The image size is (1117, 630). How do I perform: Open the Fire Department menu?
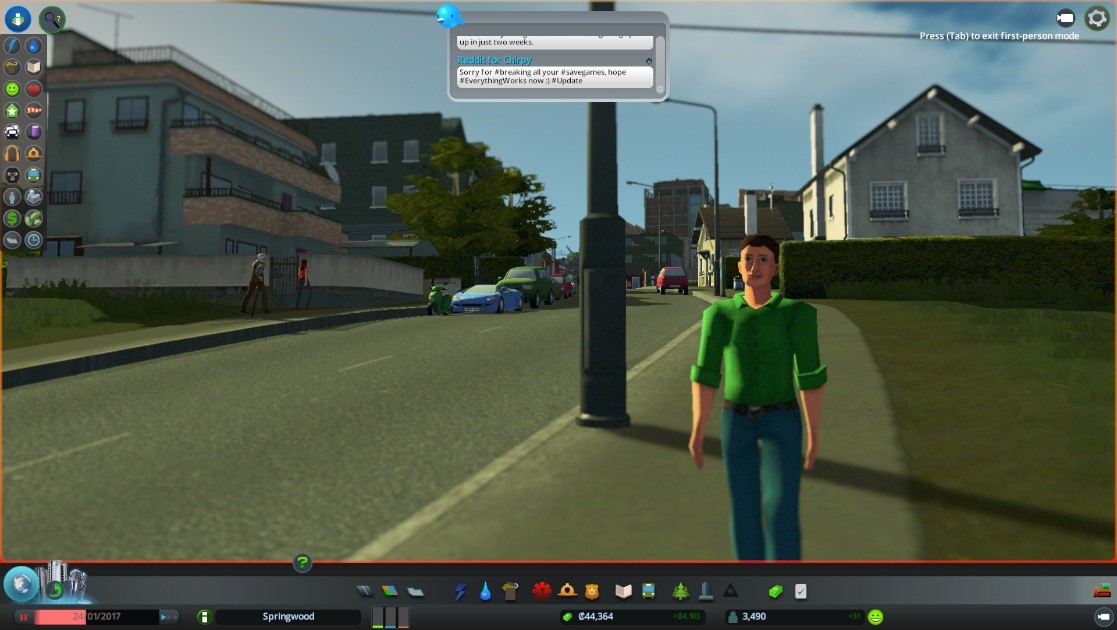(567, 591)
